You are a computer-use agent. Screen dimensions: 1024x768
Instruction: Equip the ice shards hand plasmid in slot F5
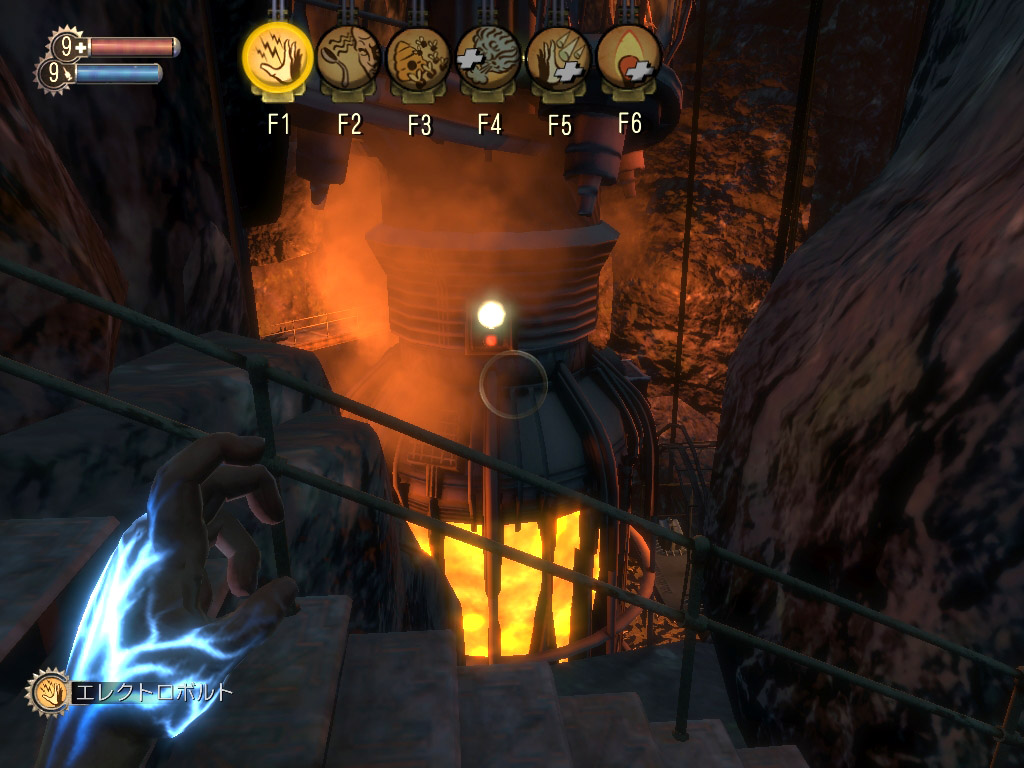click(x=559, y=59)
